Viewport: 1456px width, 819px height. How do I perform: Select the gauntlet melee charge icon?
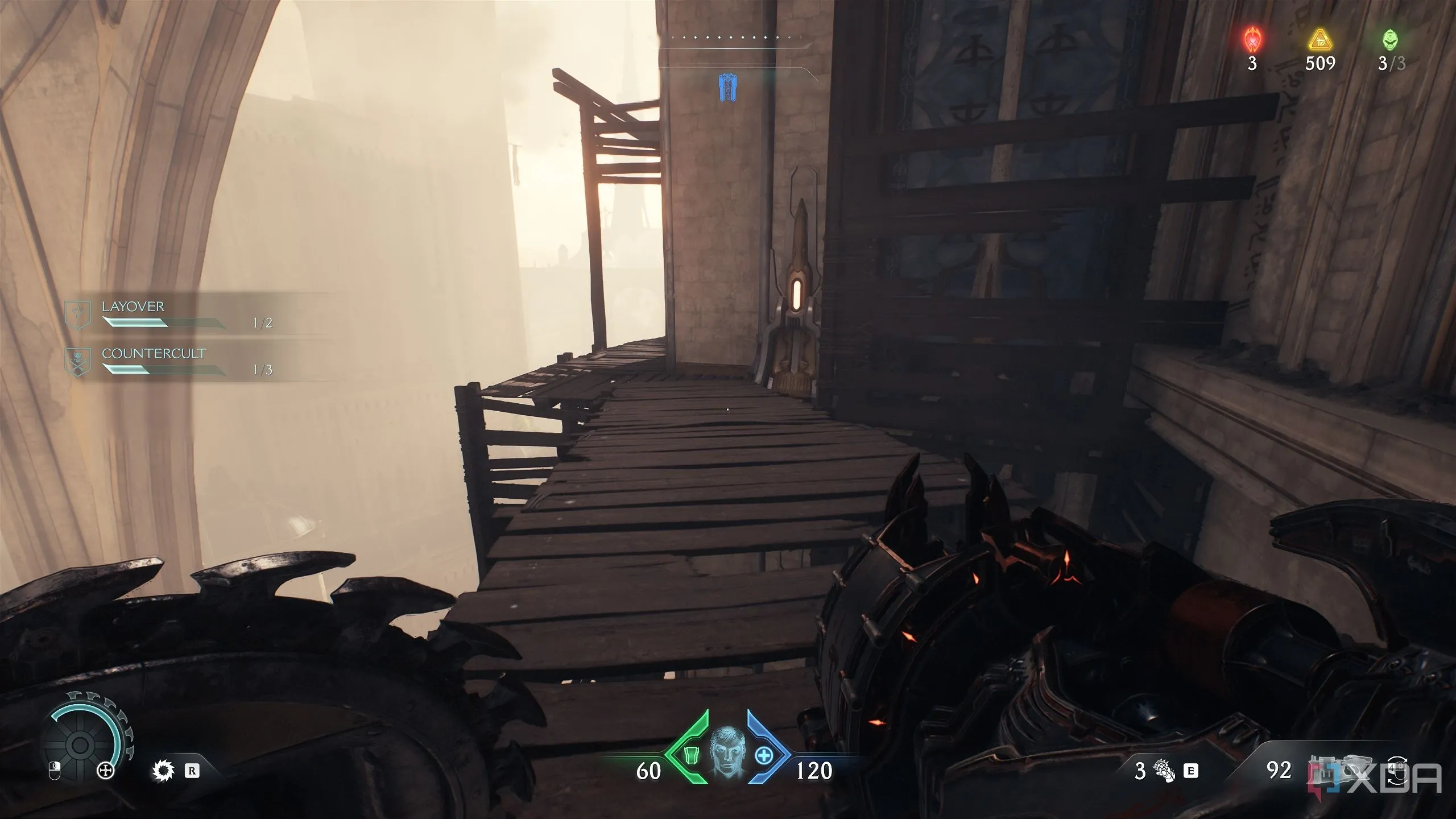tap(1164, 771)
